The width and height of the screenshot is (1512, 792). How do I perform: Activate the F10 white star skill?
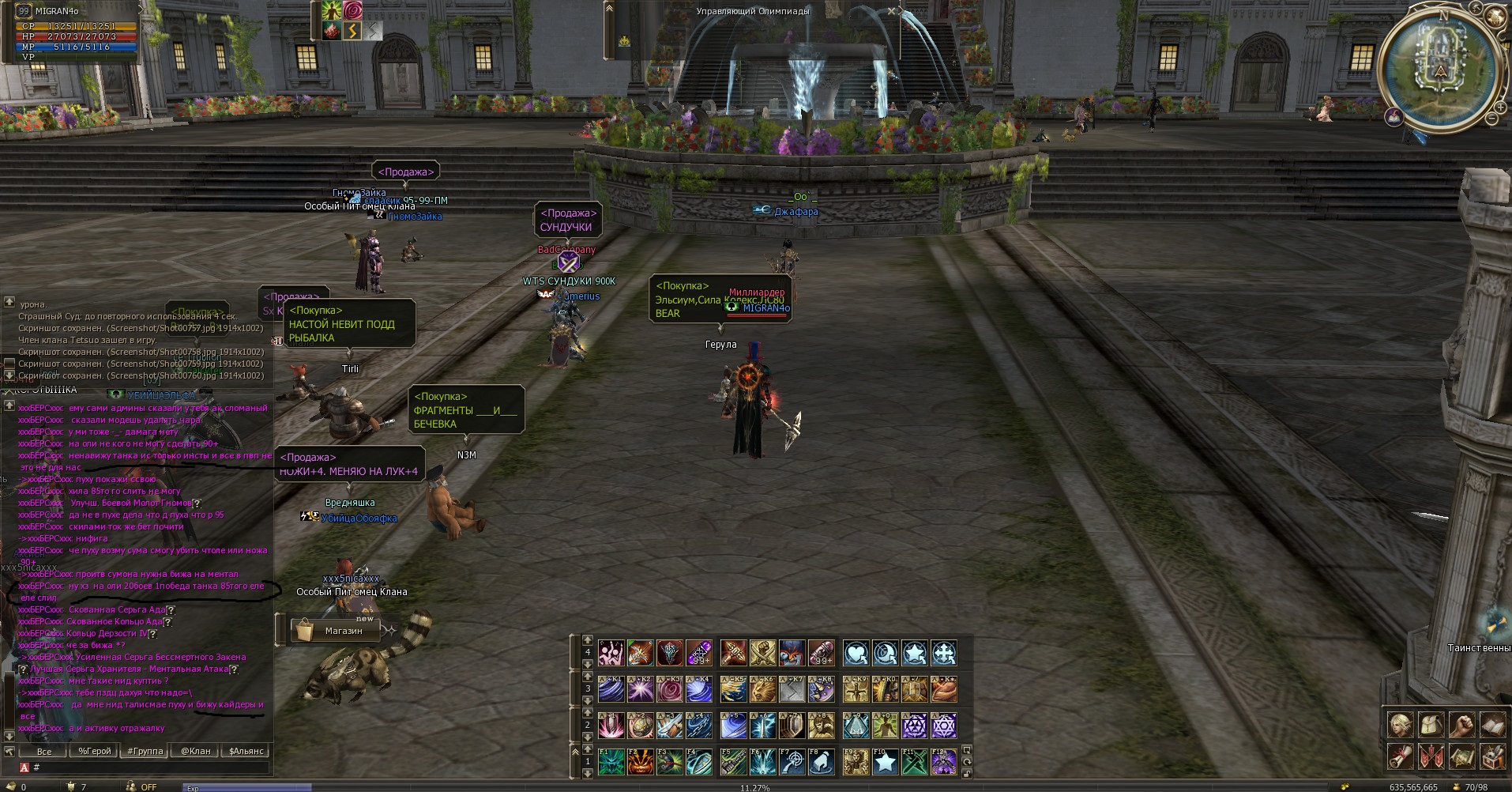(886, 762)
